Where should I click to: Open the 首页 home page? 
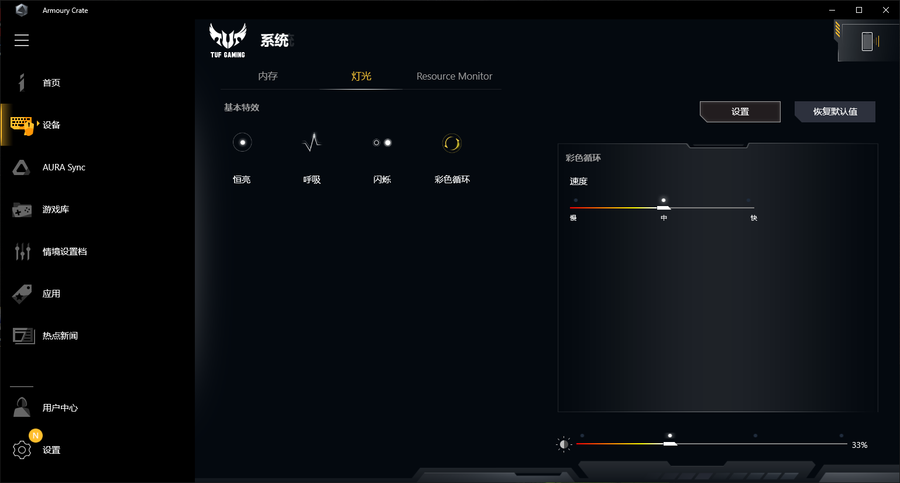tap(50, 83)
